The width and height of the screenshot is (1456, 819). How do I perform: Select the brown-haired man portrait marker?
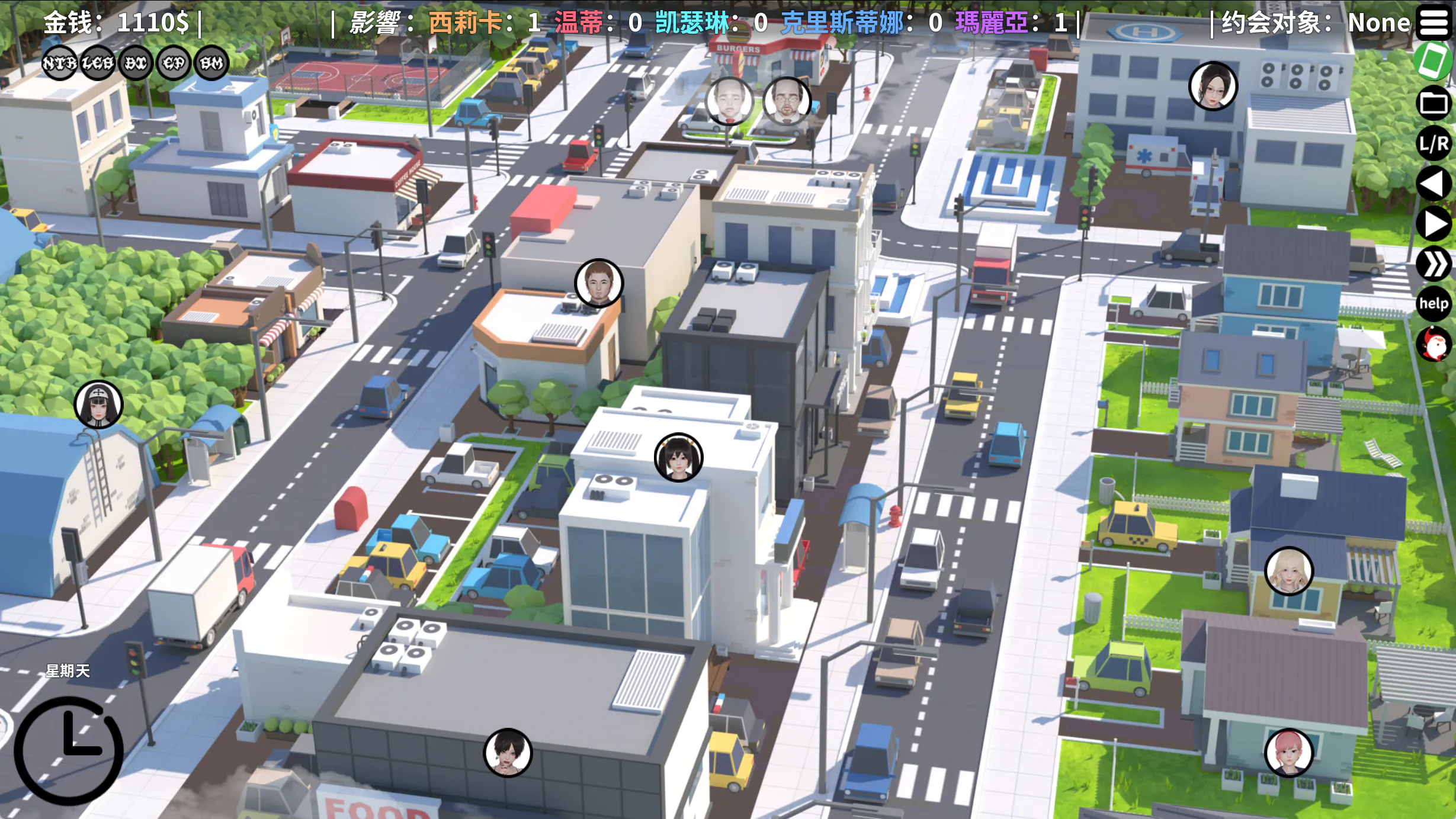point(599,283)
